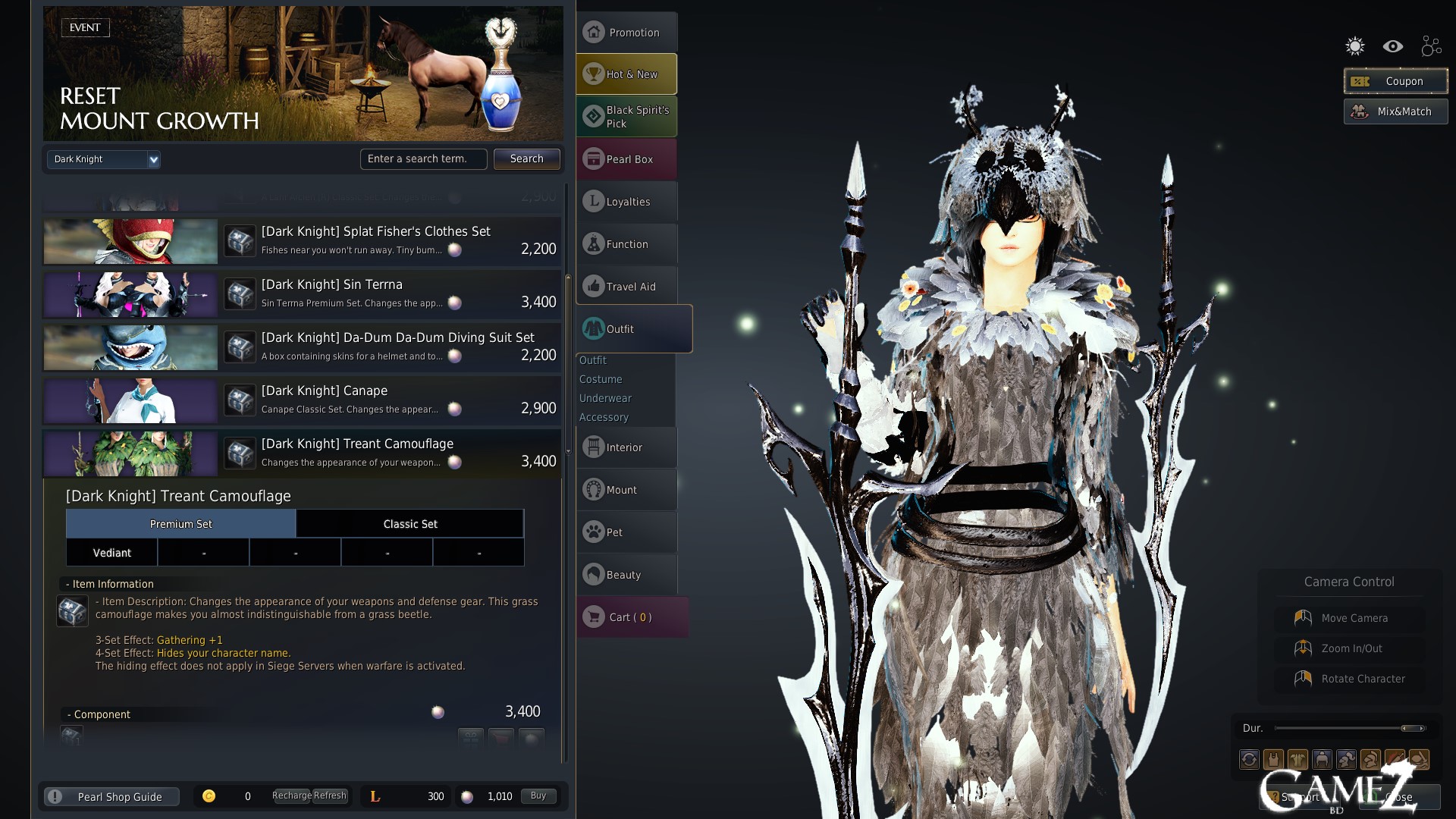This screenshot has height=819, width=1456.
Task: Open the Hot & New category
Action: (626, 74)
